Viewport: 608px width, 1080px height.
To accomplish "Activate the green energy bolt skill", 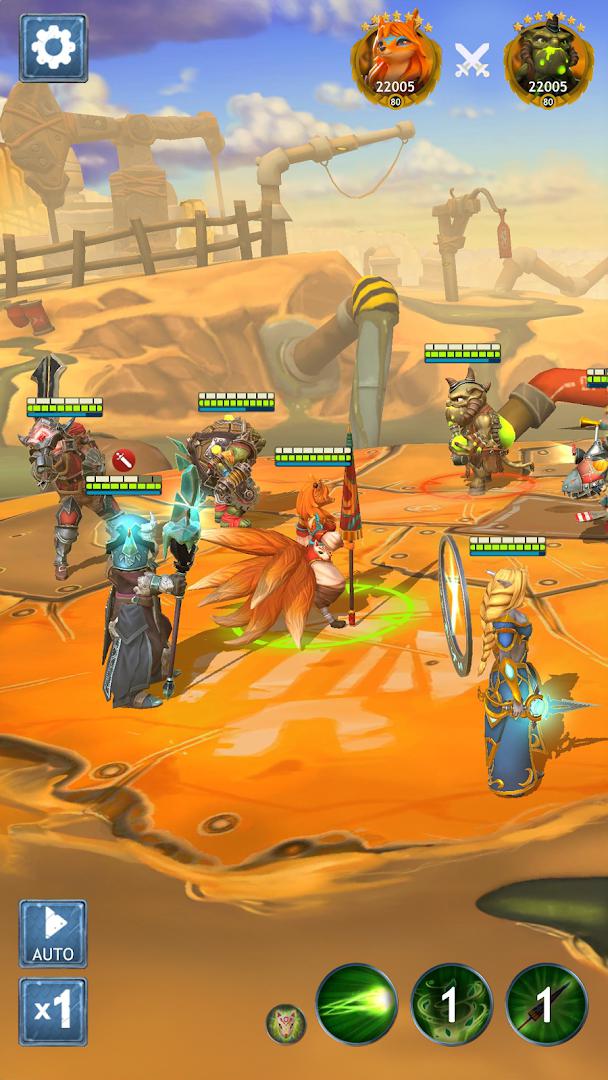I will point(357,1004).
